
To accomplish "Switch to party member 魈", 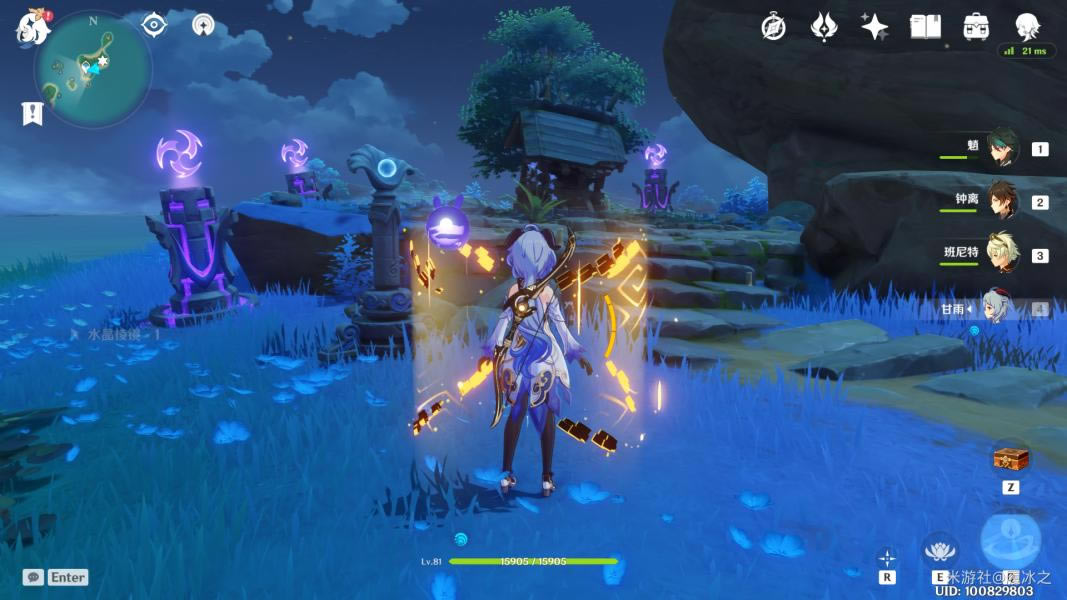I will point(1002,148).
